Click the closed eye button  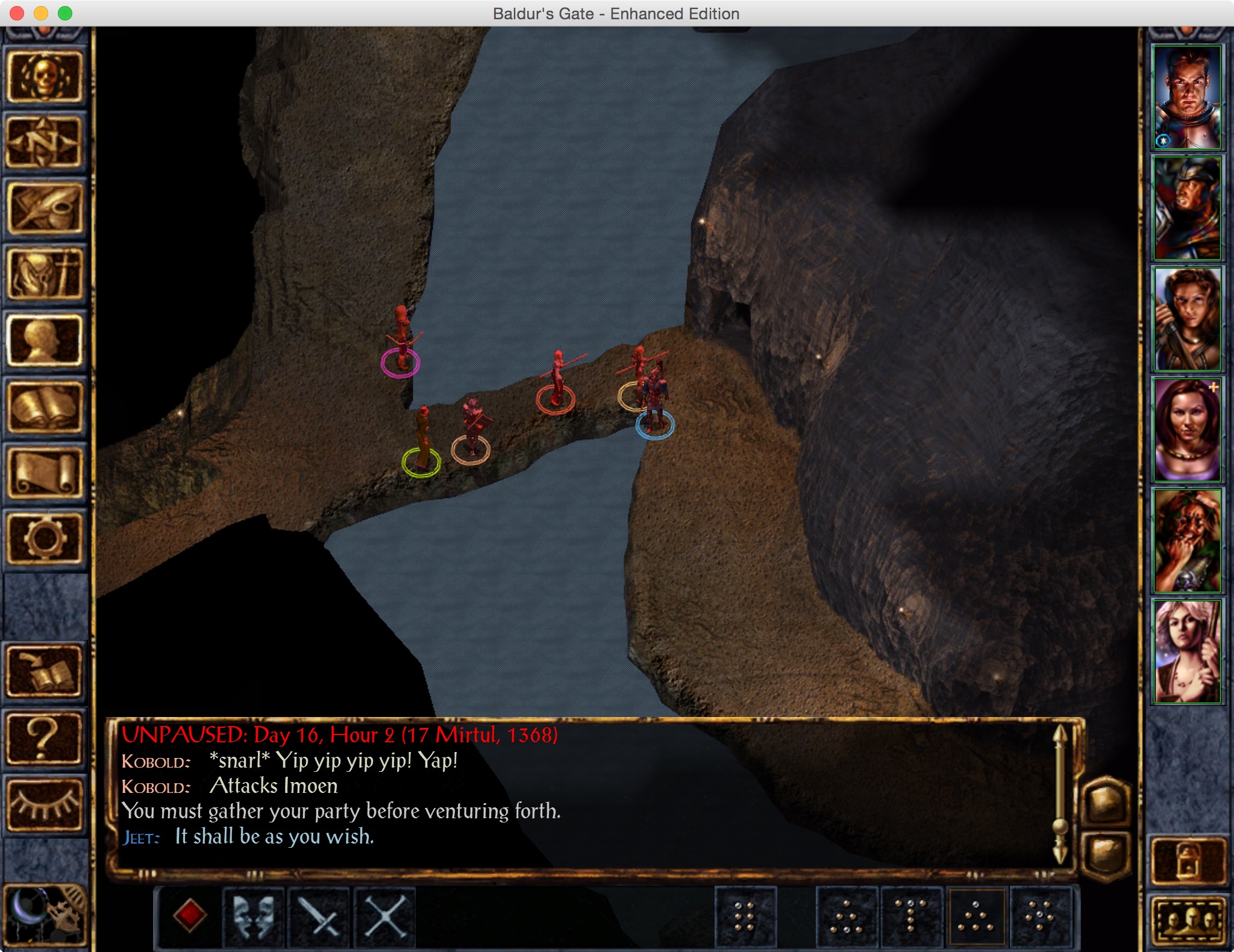click(x=44, y=804)
